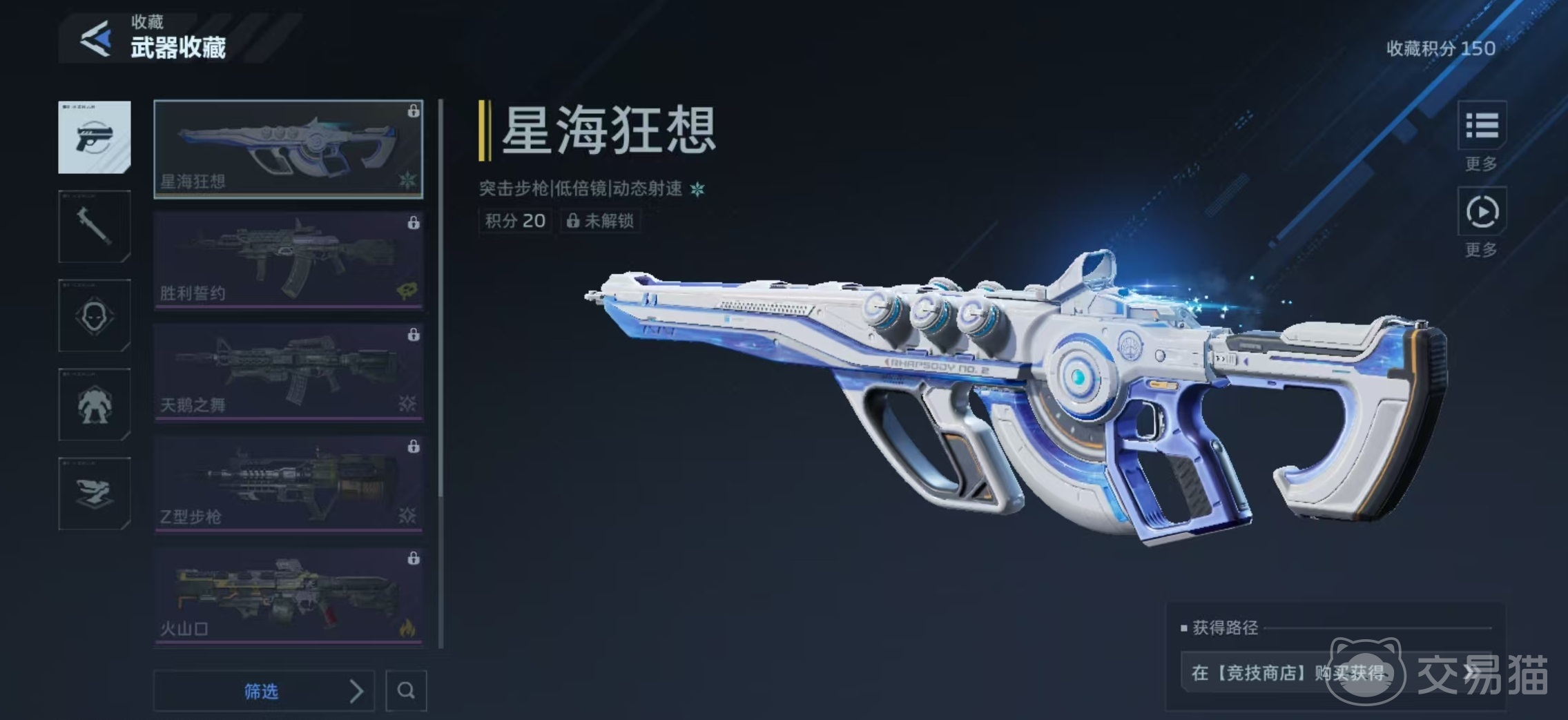Go back using the arrow button
Image resolution: width=1568 pixels, height=720 pixels.
pyautogui.click(x=96, y=39)
